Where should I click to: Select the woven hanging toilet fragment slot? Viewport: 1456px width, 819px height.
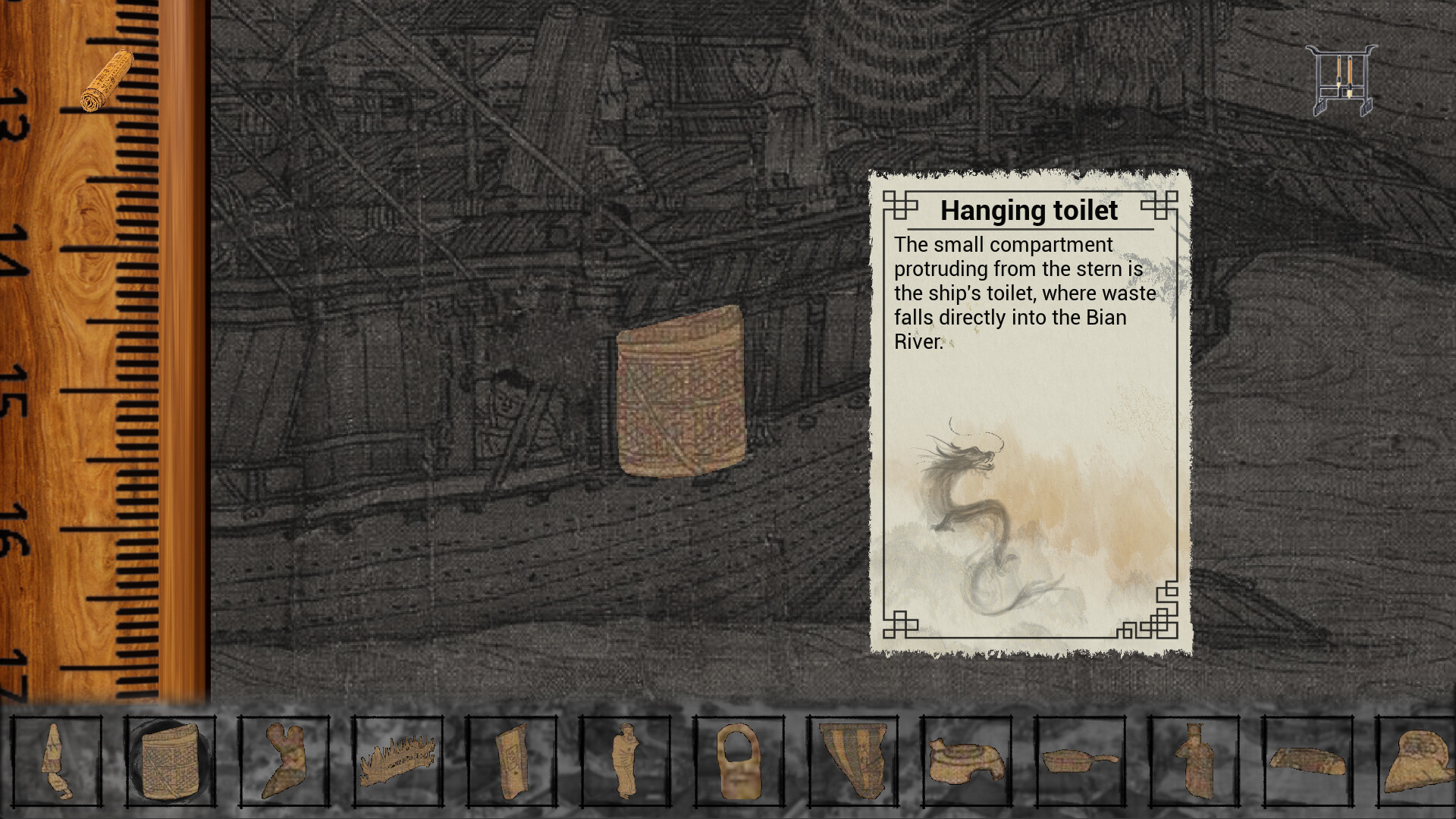(171, 761)
